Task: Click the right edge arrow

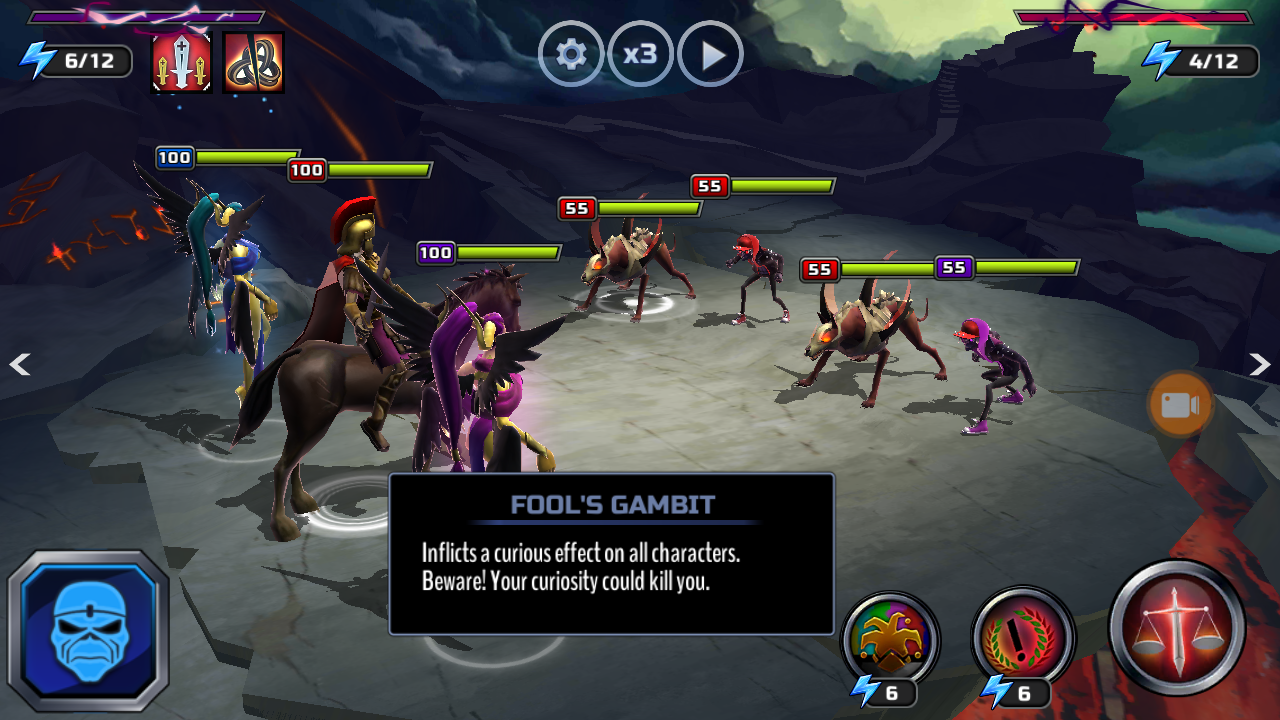Action: 1260,365
